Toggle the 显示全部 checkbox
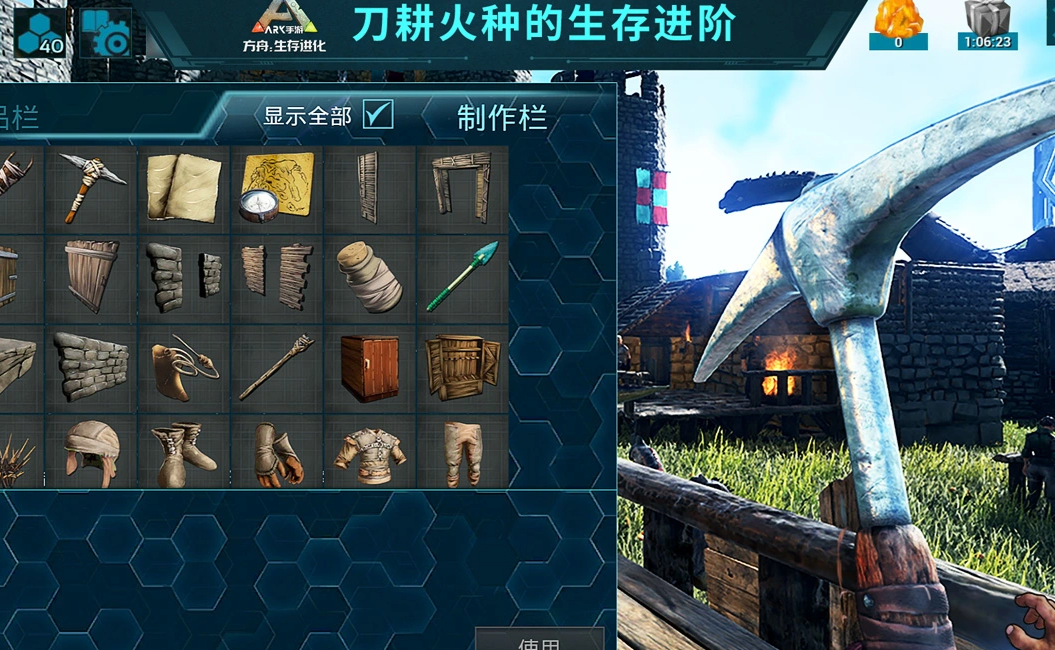 pos(378,115)
